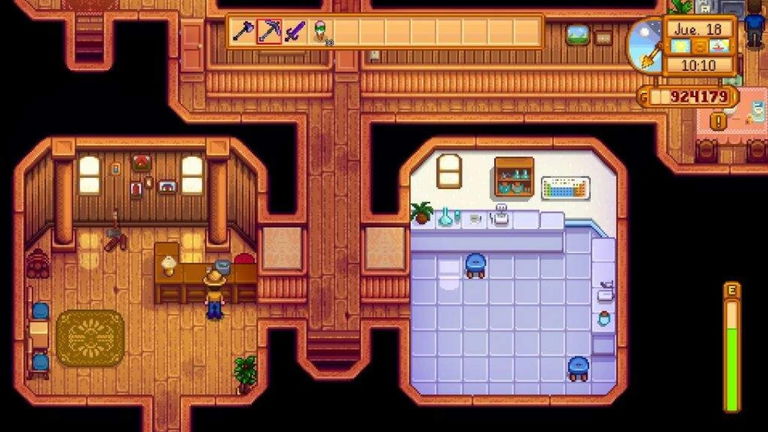Open the quest journal exclamation icon
768x432 pixels.
pos(718,121)
